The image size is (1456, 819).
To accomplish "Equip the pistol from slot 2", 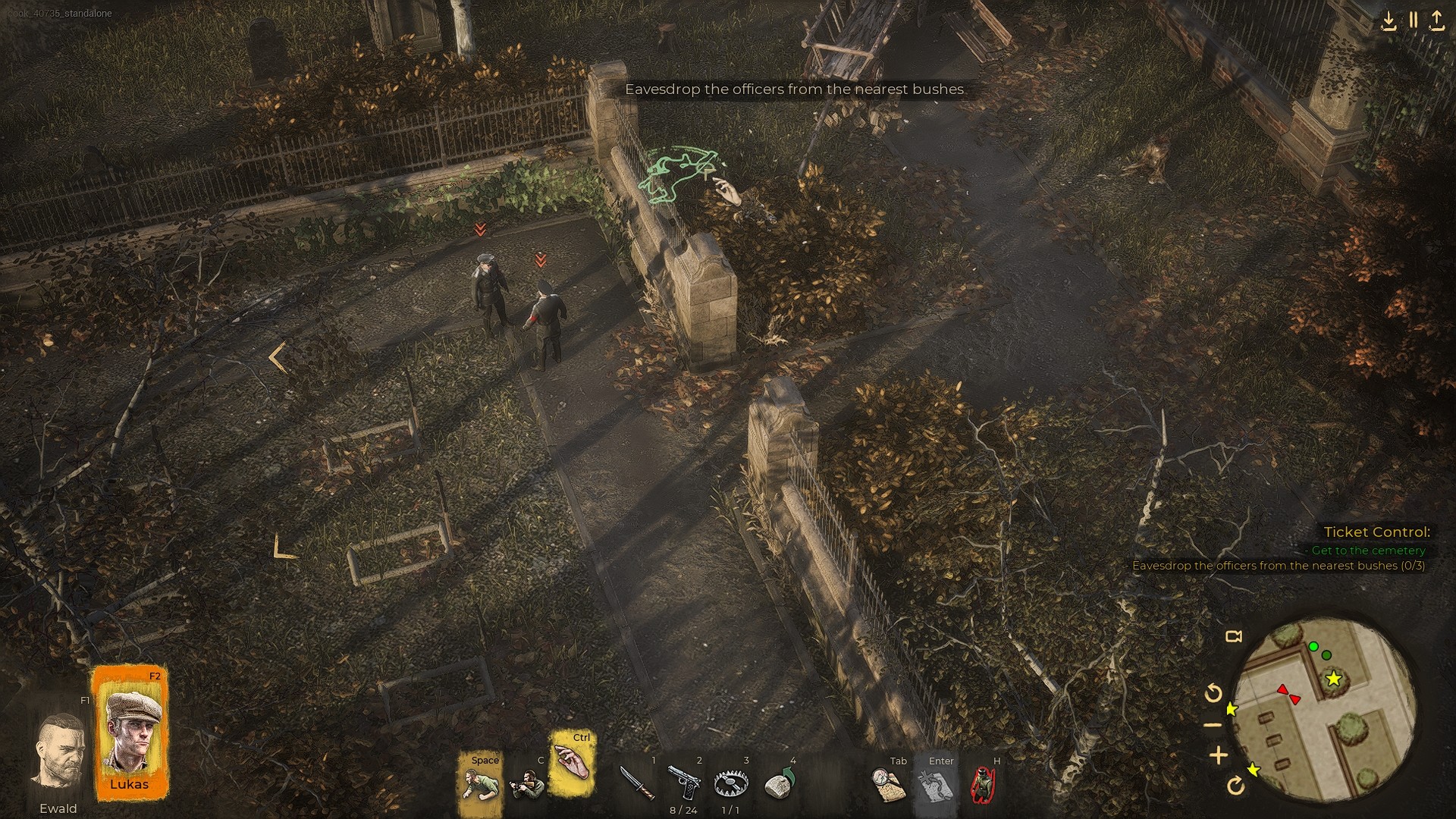I will pos(683,782).
